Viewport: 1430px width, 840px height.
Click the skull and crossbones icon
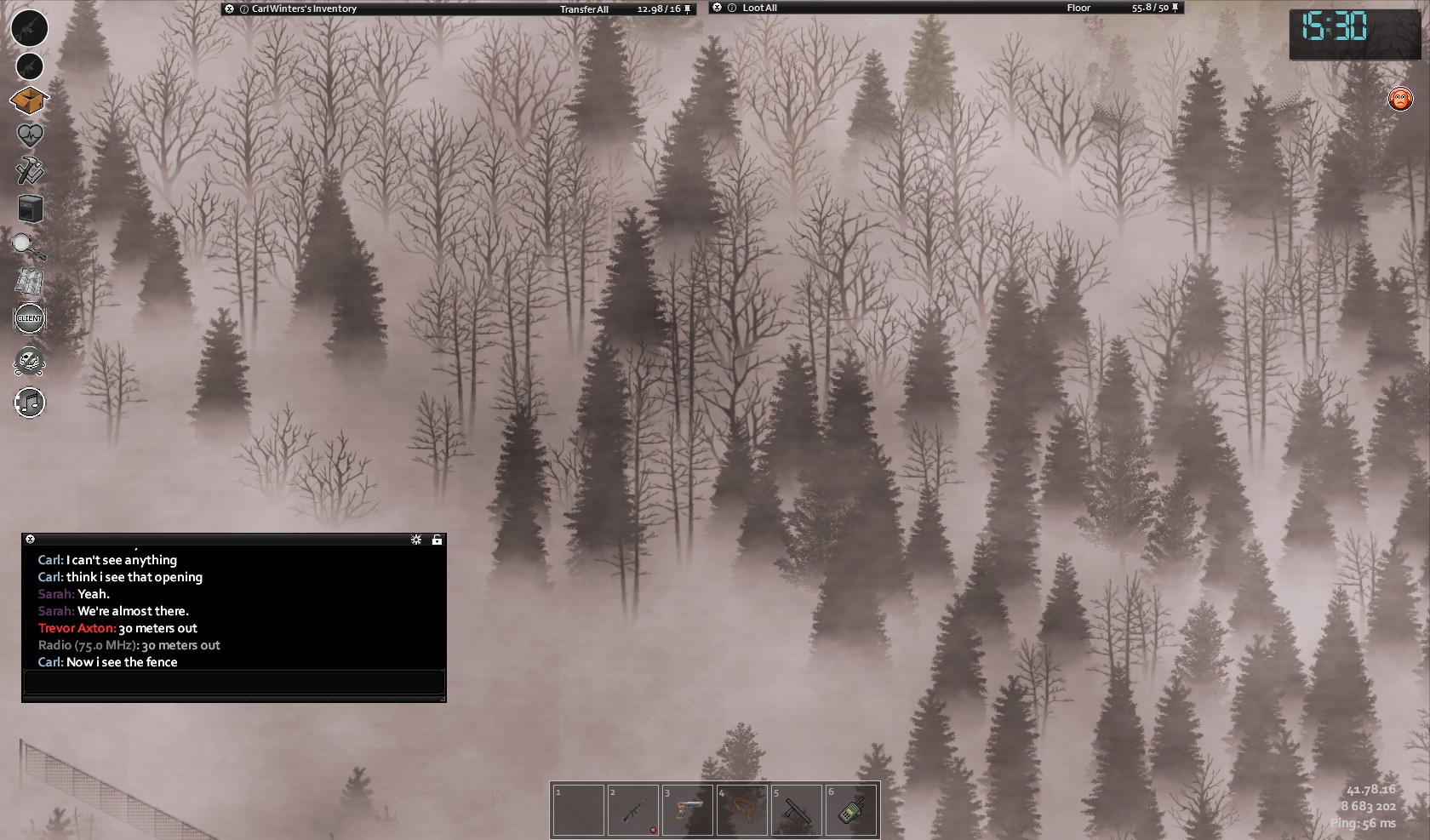(x=30, y=362)
